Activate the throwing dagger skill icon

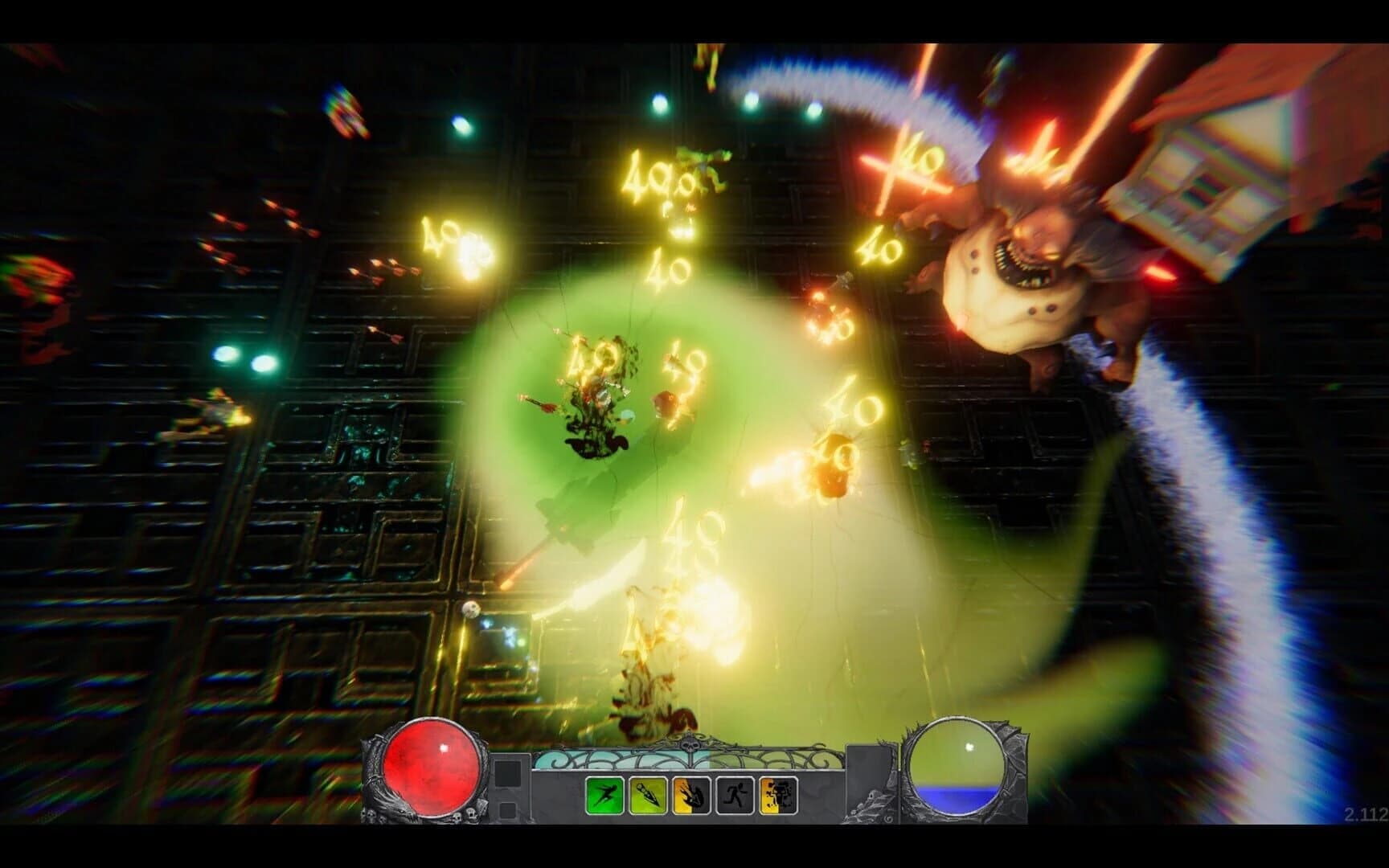pos(647,796)
